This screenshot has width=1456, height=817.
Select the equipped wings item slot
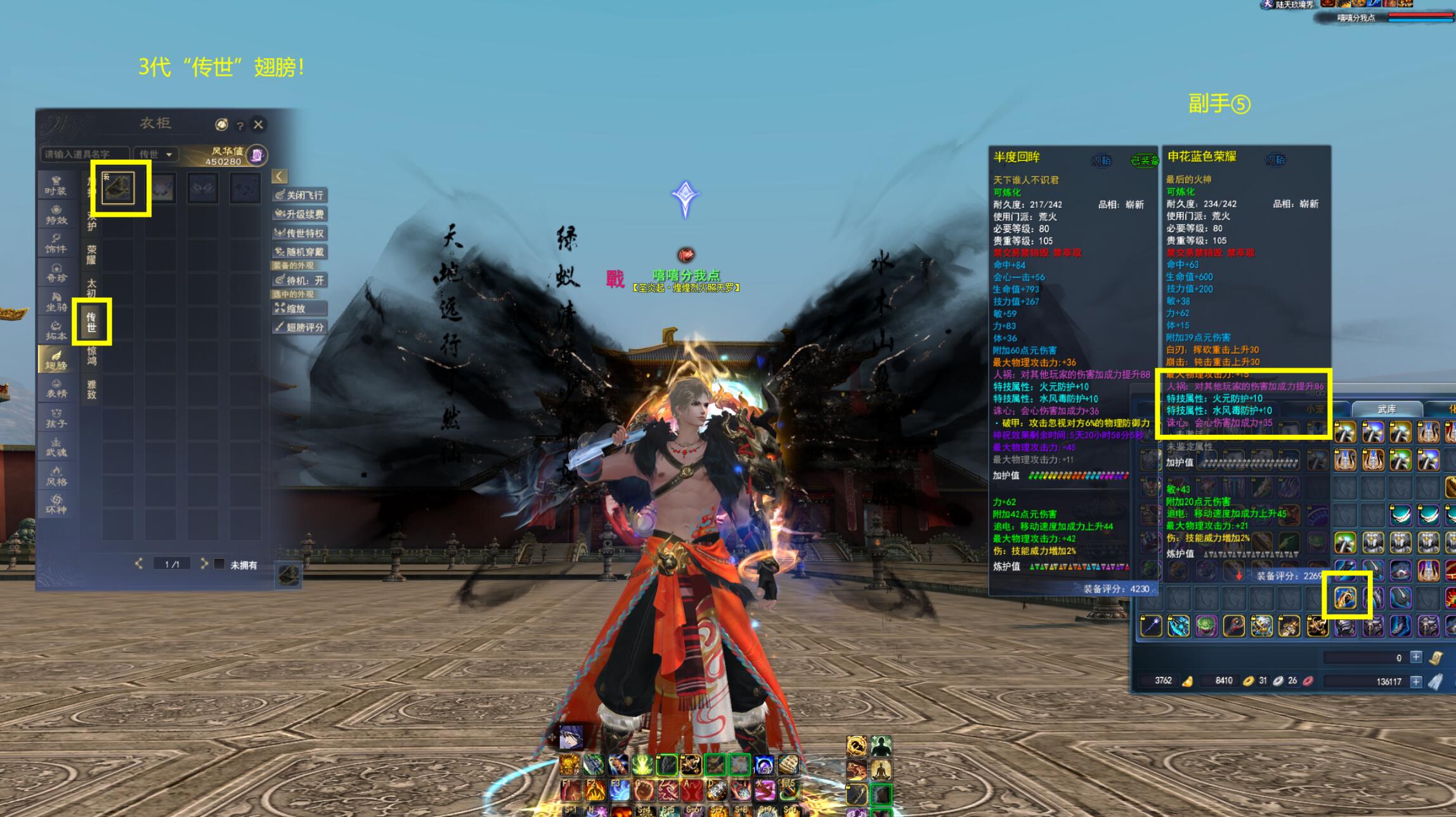point(119,188)
